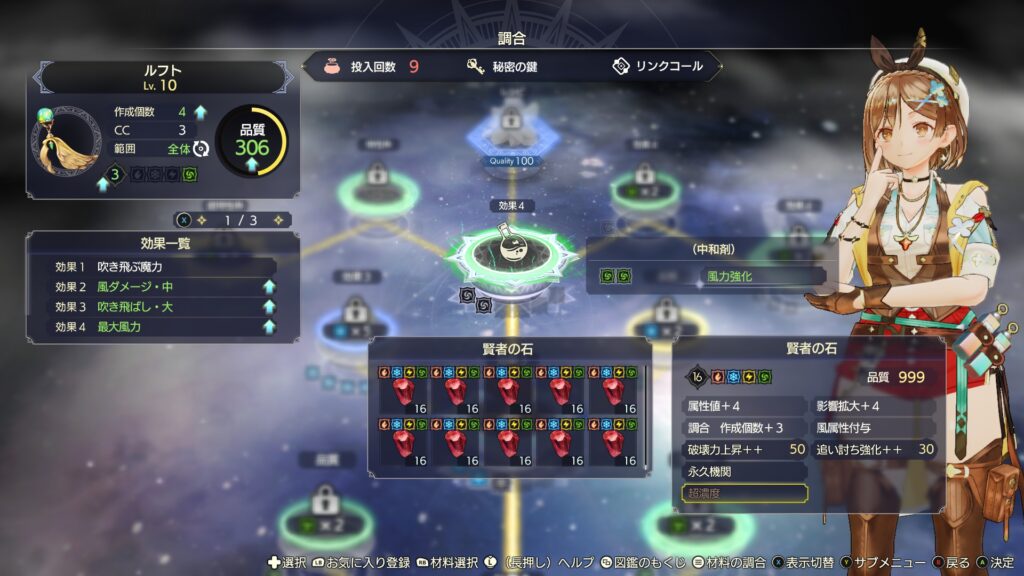Select the 破壊力上昇++ trait row

[x=745, y=450]
